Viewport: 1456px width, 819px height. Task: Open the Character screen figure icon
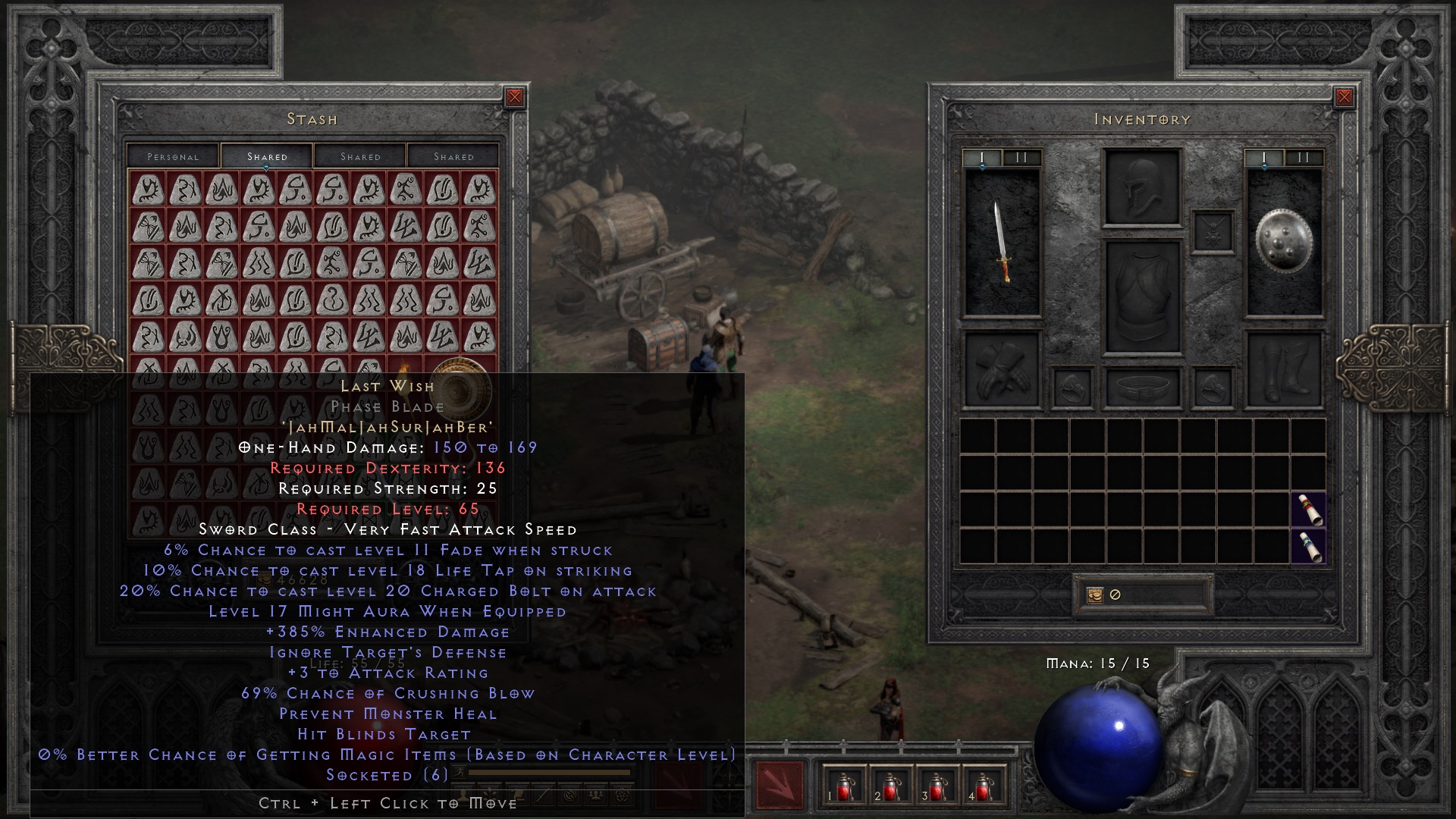click(463, 794)
